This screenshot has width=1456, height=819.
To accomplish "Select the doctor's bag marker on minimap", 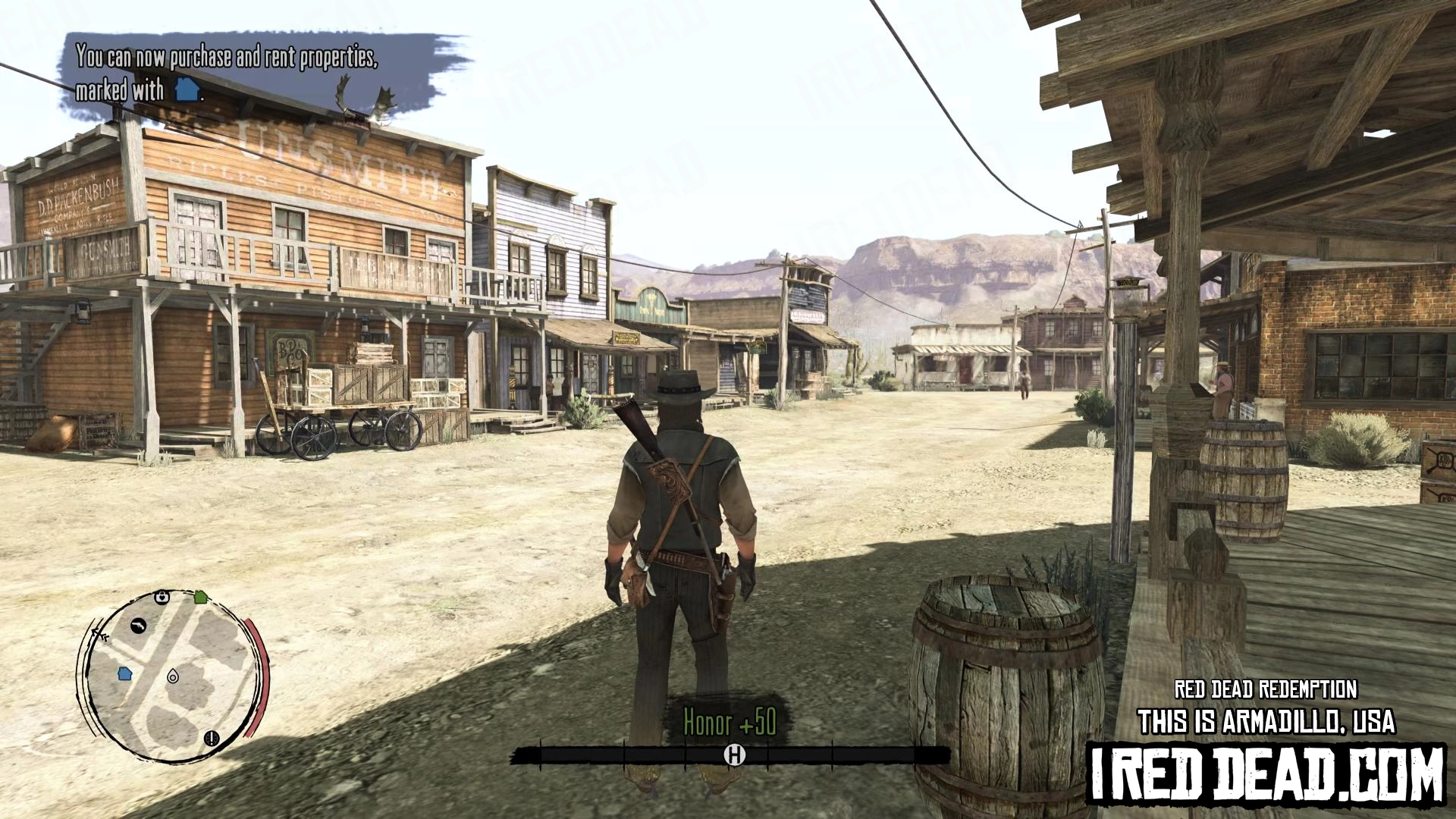I will 162,598.
